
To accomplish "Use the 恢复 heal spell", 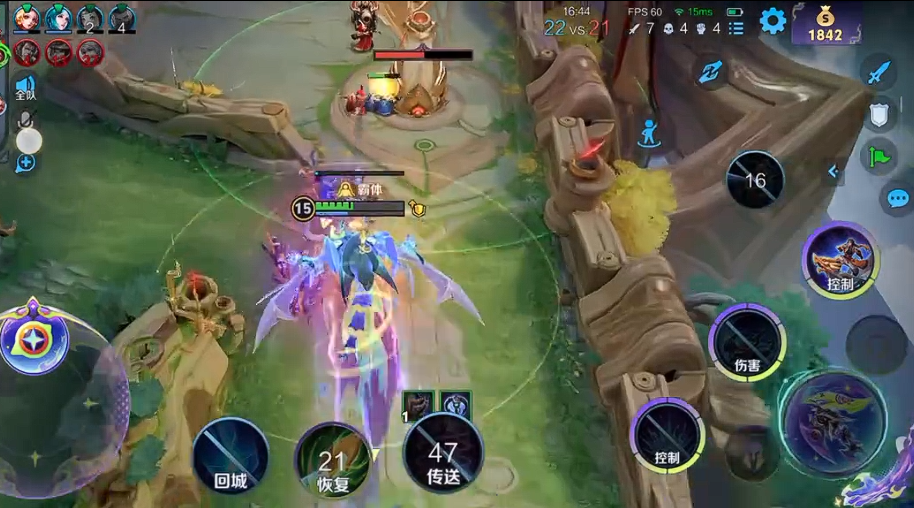I will click(x=332, y=460).
